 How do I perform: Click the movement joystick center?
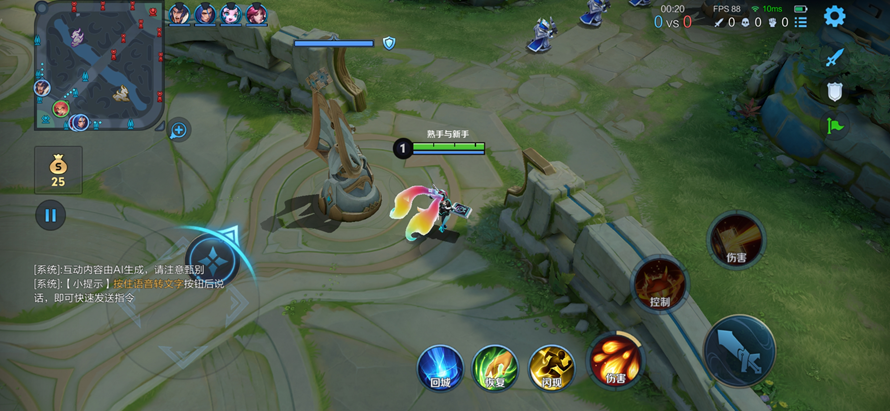pyautogui.click(x=211, y=260)
